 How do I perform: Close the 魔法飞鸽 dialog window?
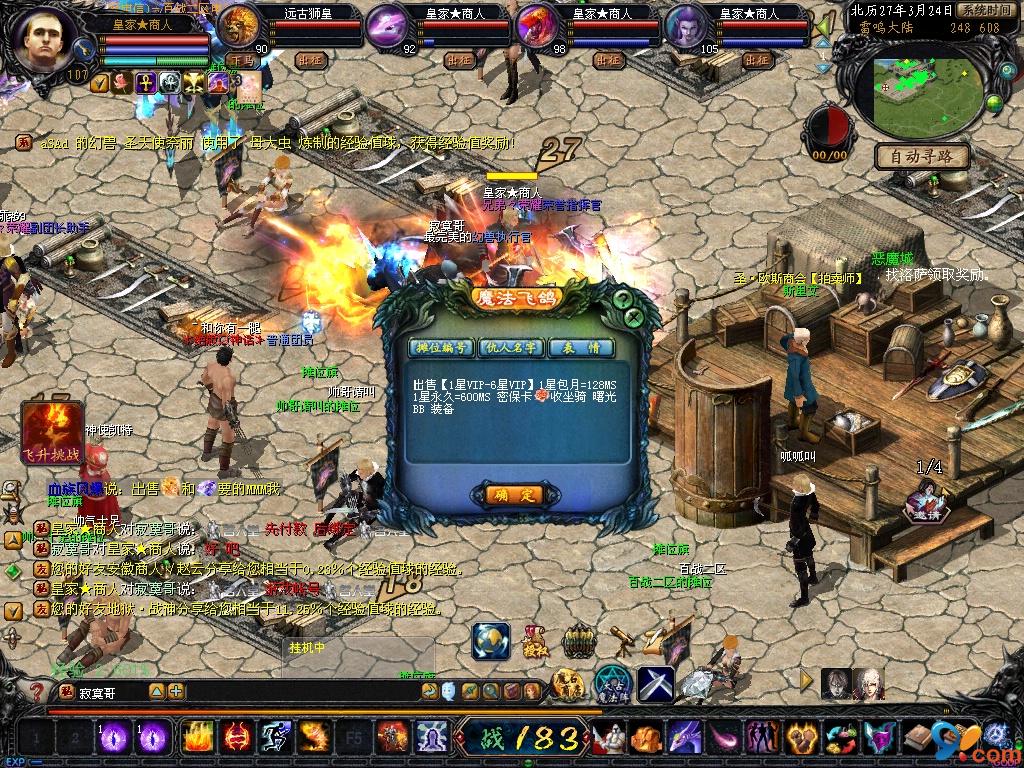pyautogui.click(x=633, y=318)
